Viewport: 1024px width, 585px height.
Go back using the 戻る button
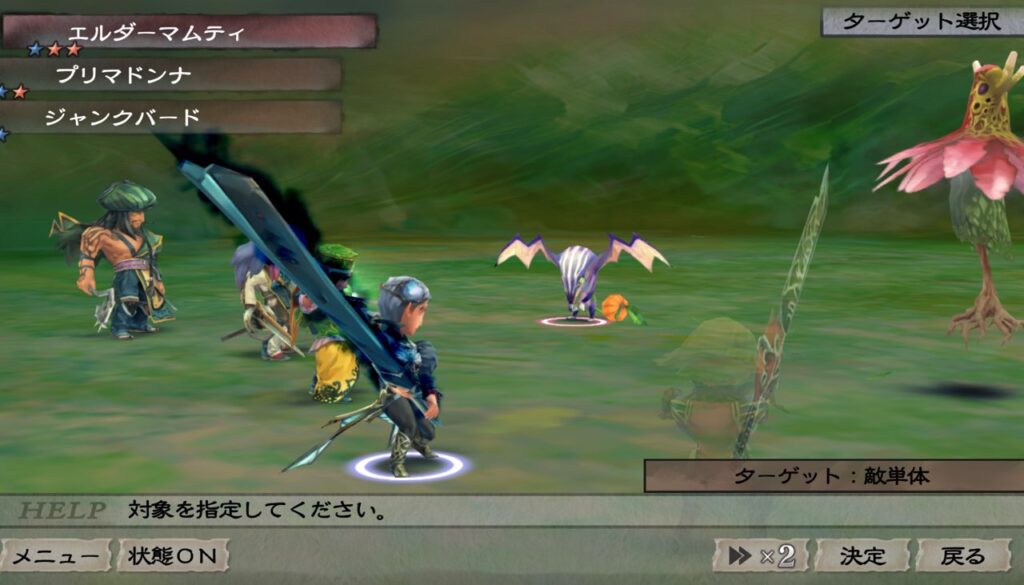(964, 556)
